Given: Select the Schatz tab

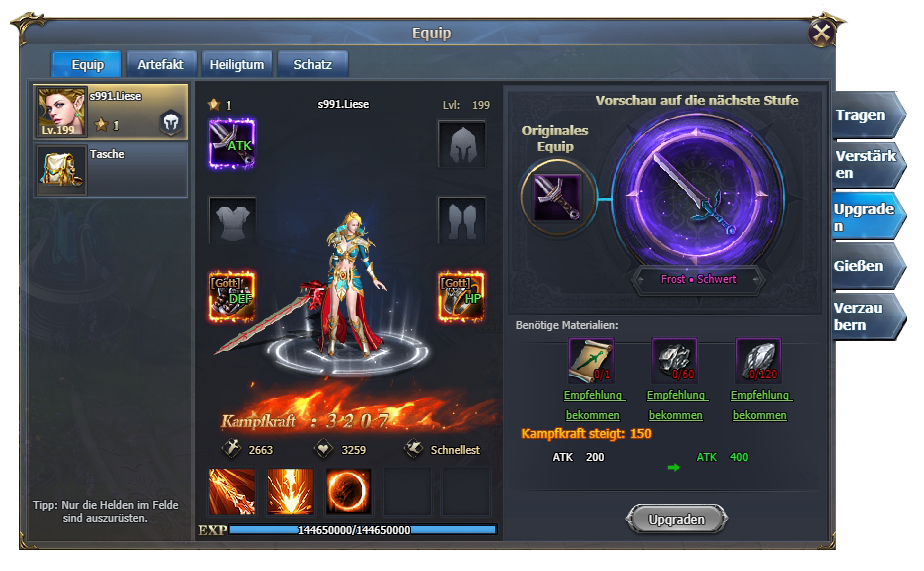Looking at the screenshot, I should 312,65.
